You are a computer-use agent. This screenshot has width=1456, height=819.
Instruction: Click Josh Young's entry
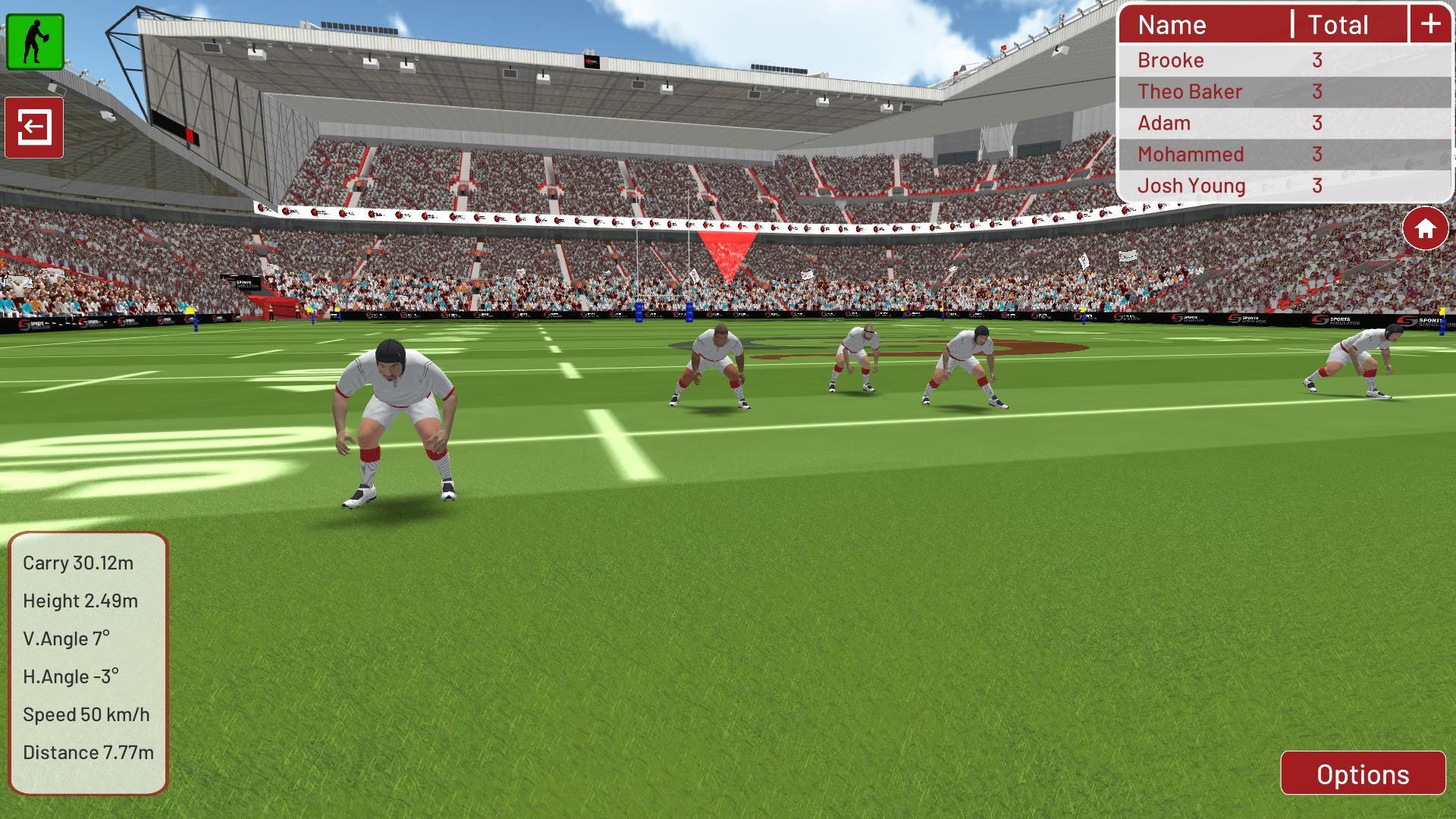(x=1191, y=185)
